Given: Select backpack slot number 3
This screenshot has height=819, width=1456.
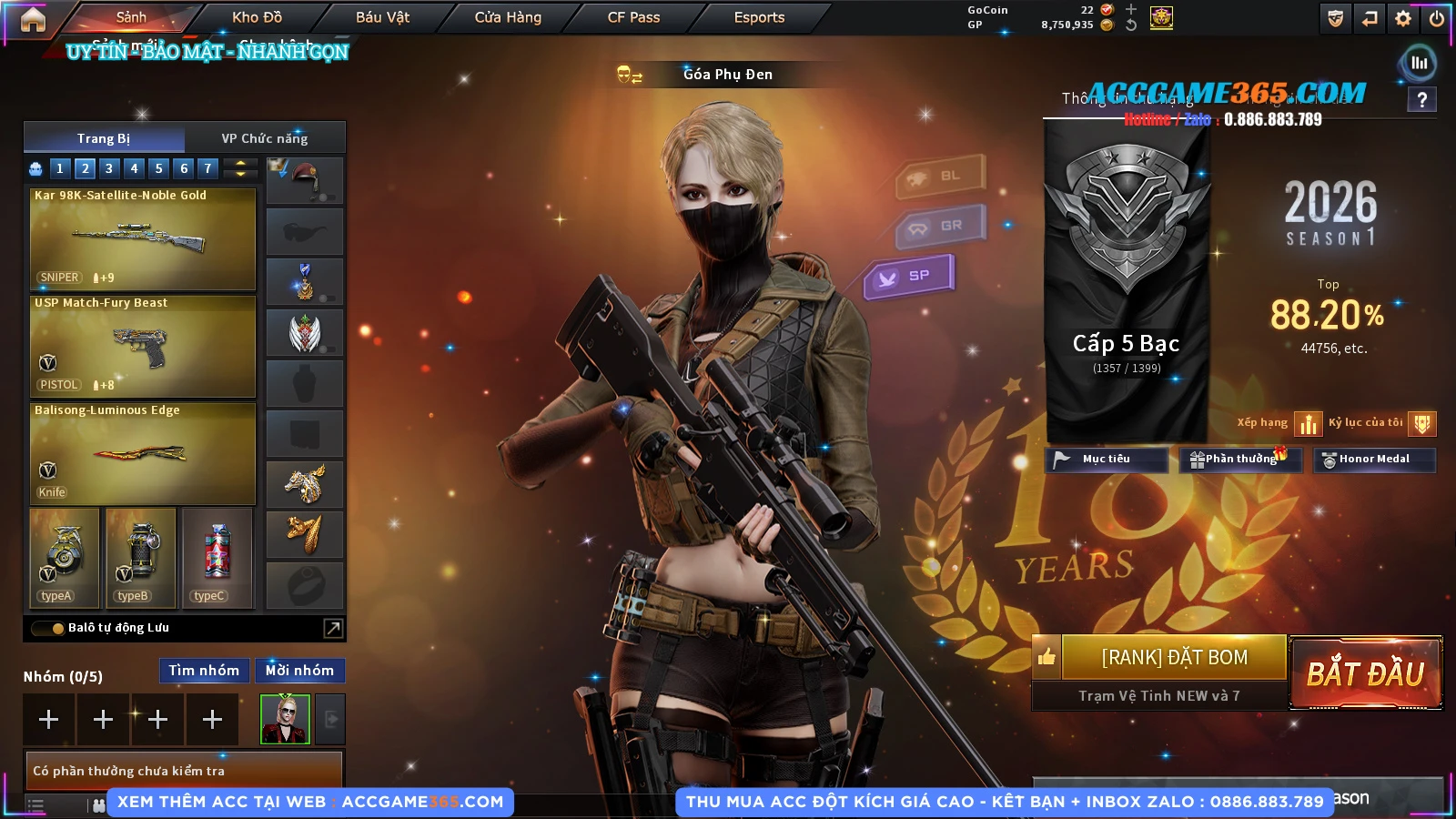Looking at the screenshot, I should [x=109, y=168].
